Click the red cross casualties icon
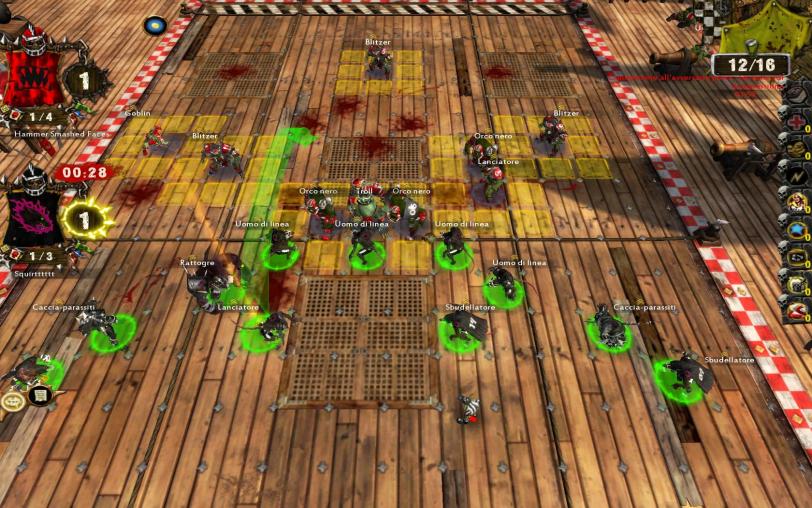The height and width of the screenshot is (508, 812). (x=796, y=122)
